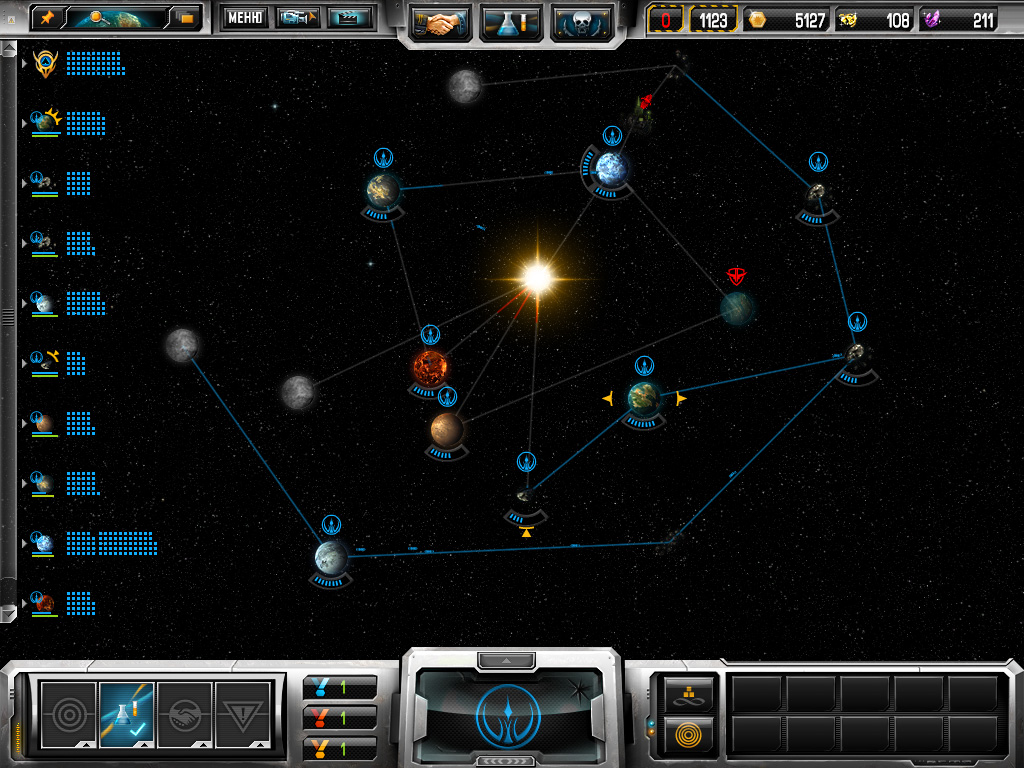Image resolution: width=1024 pixels, height=768 pixels.
Task: Click the red medal counter button
Action: (340, 717)
